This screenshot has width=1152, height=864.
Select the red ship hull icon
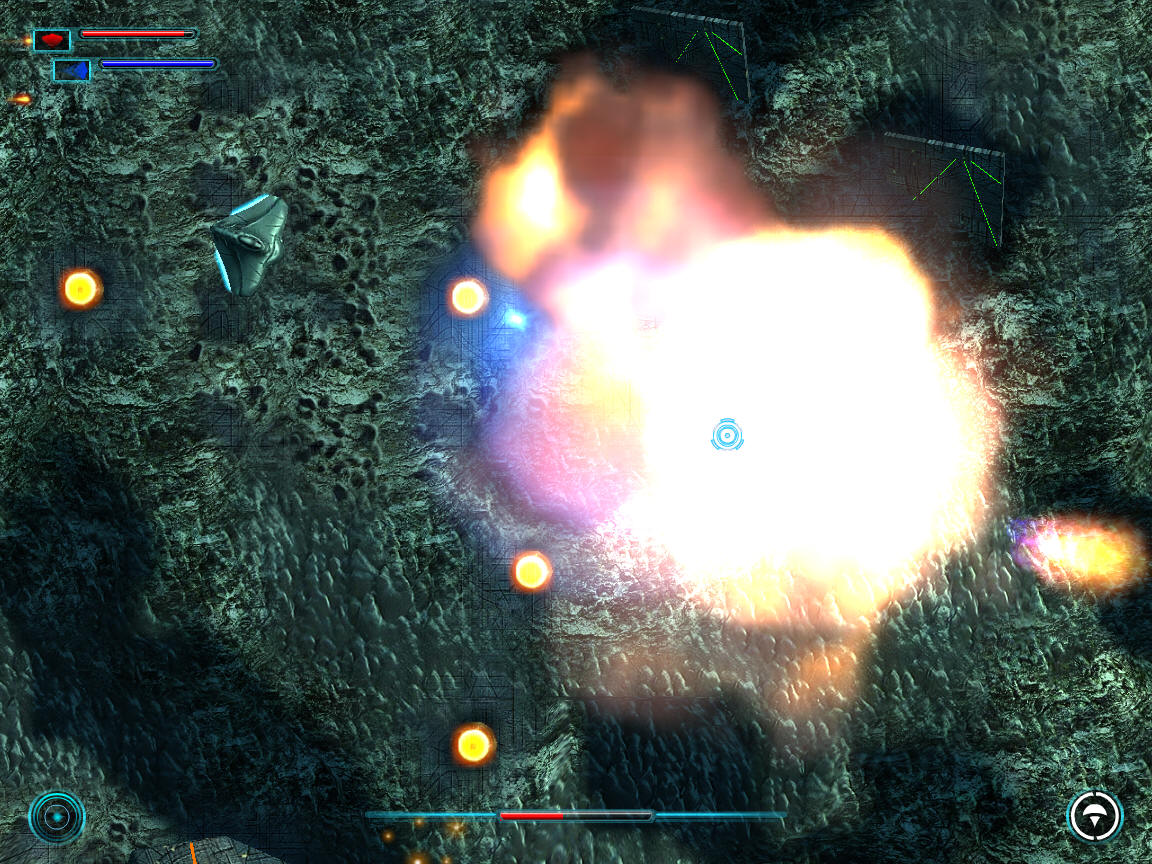click(52, 40)
